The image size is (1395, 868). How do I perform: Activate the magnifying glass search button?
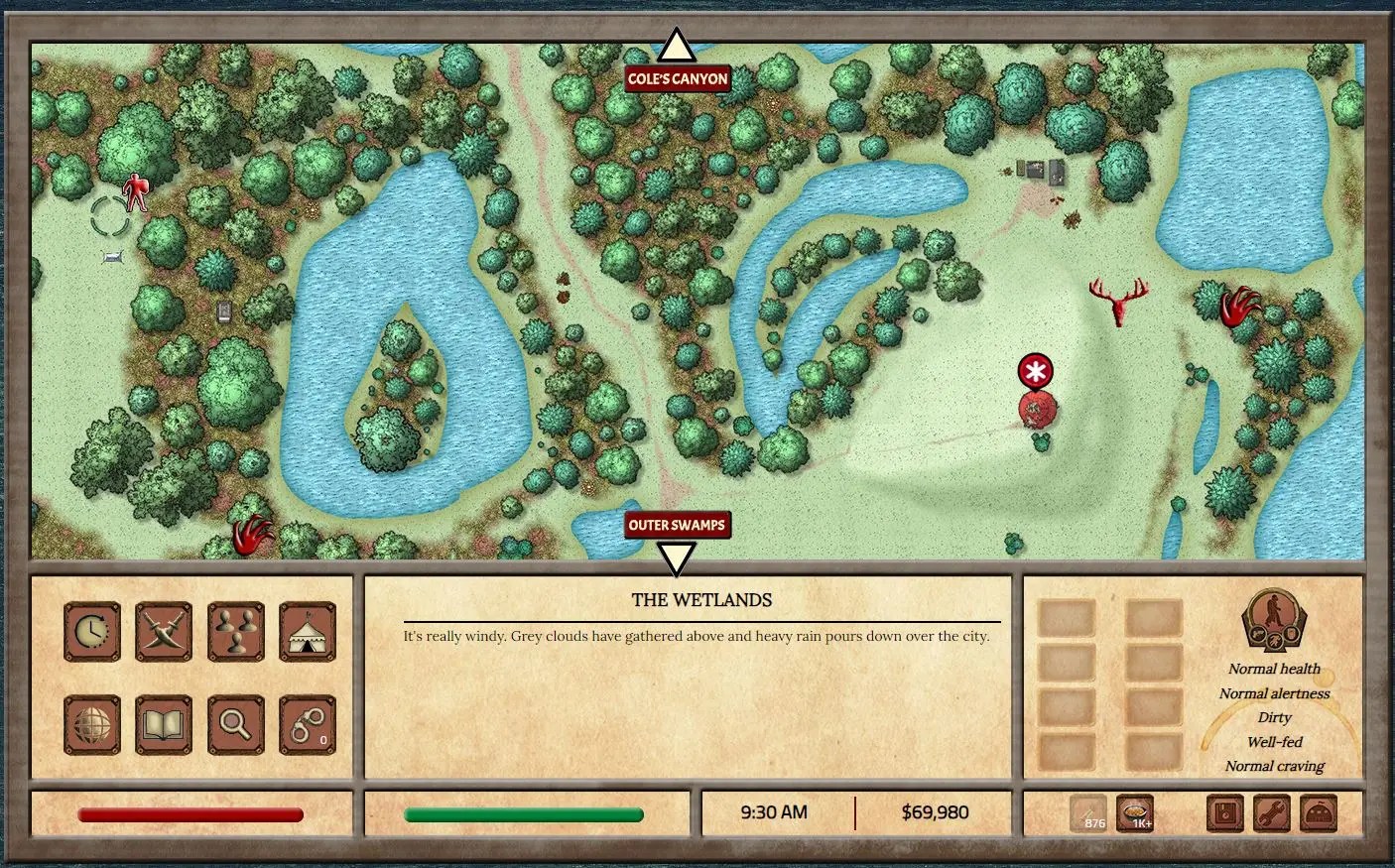[236, 724]
